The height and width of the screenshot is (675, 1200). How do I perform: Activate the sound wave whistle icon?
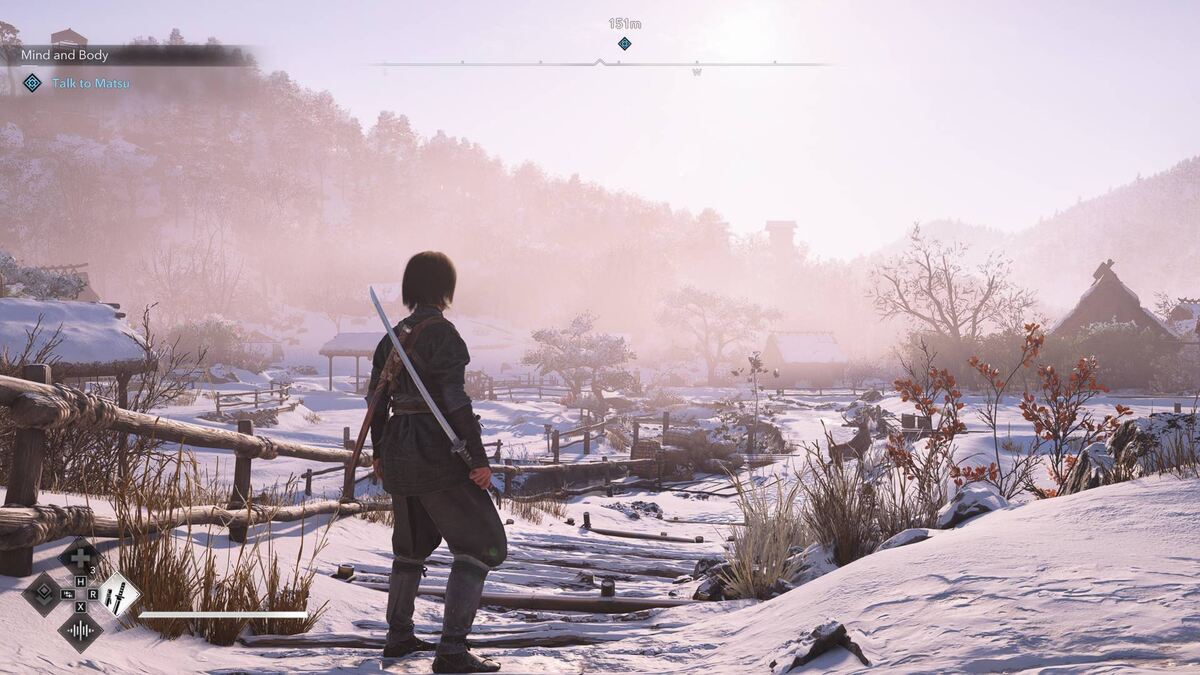click(x=79, y=630)
